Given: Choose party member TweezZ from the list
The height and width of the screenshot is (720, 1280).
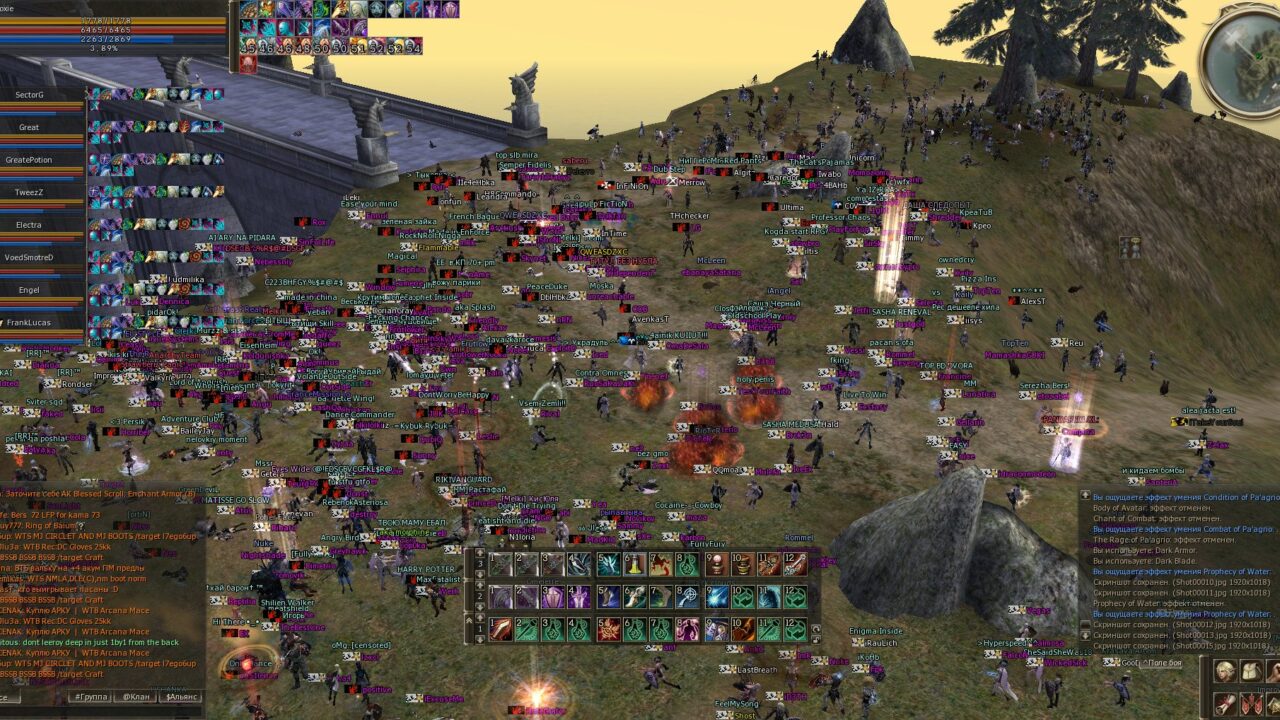Looking at the screenshot, I should click(x=30, y=192).
